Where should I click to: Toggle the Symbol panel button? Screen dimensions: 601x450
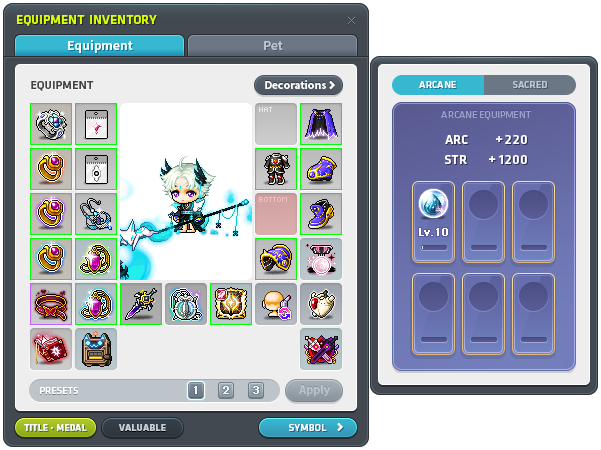(x=307, y=428)
